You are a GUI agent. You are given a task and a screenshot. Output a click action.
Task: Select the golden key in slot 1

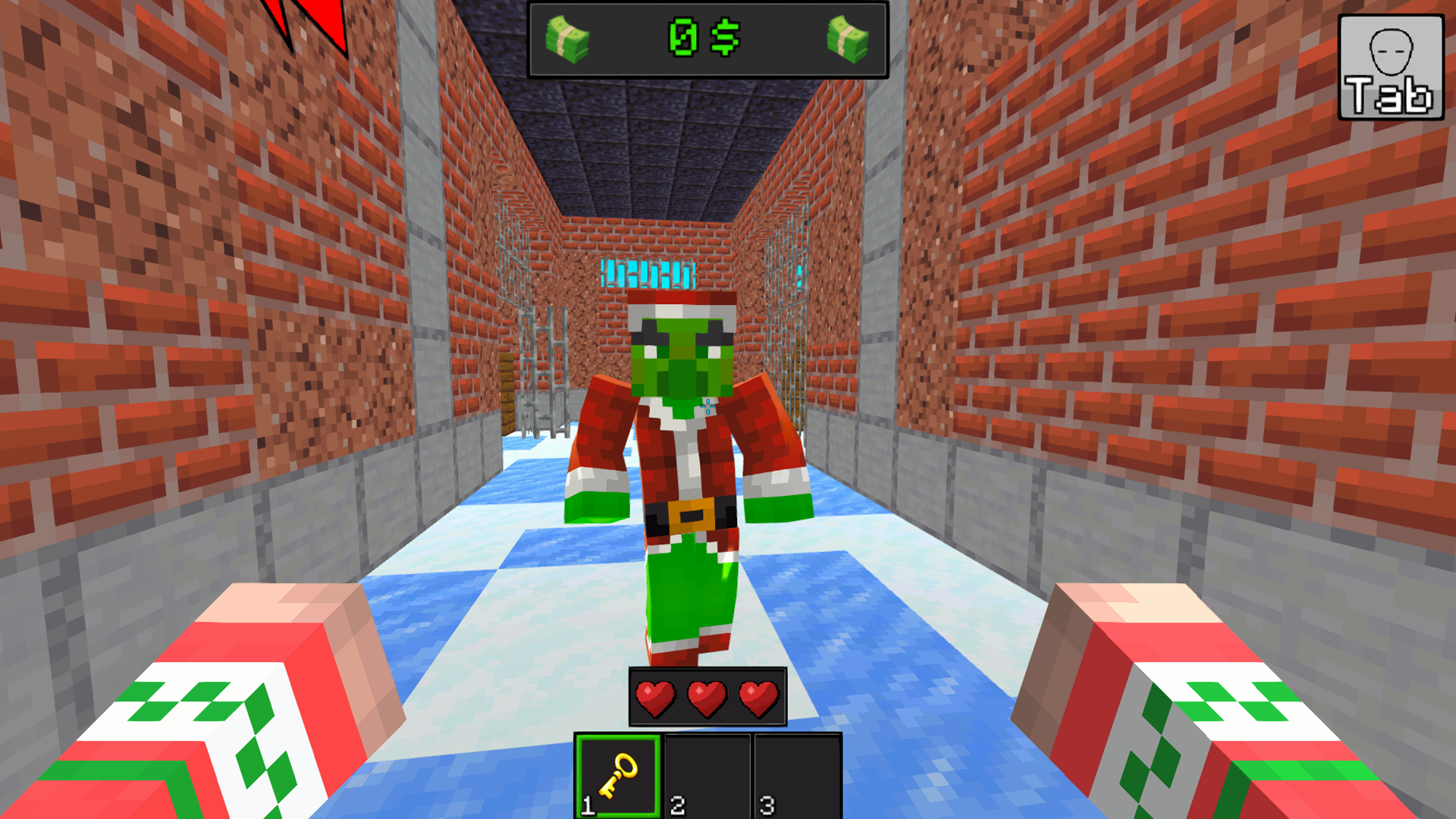point(618,773)
